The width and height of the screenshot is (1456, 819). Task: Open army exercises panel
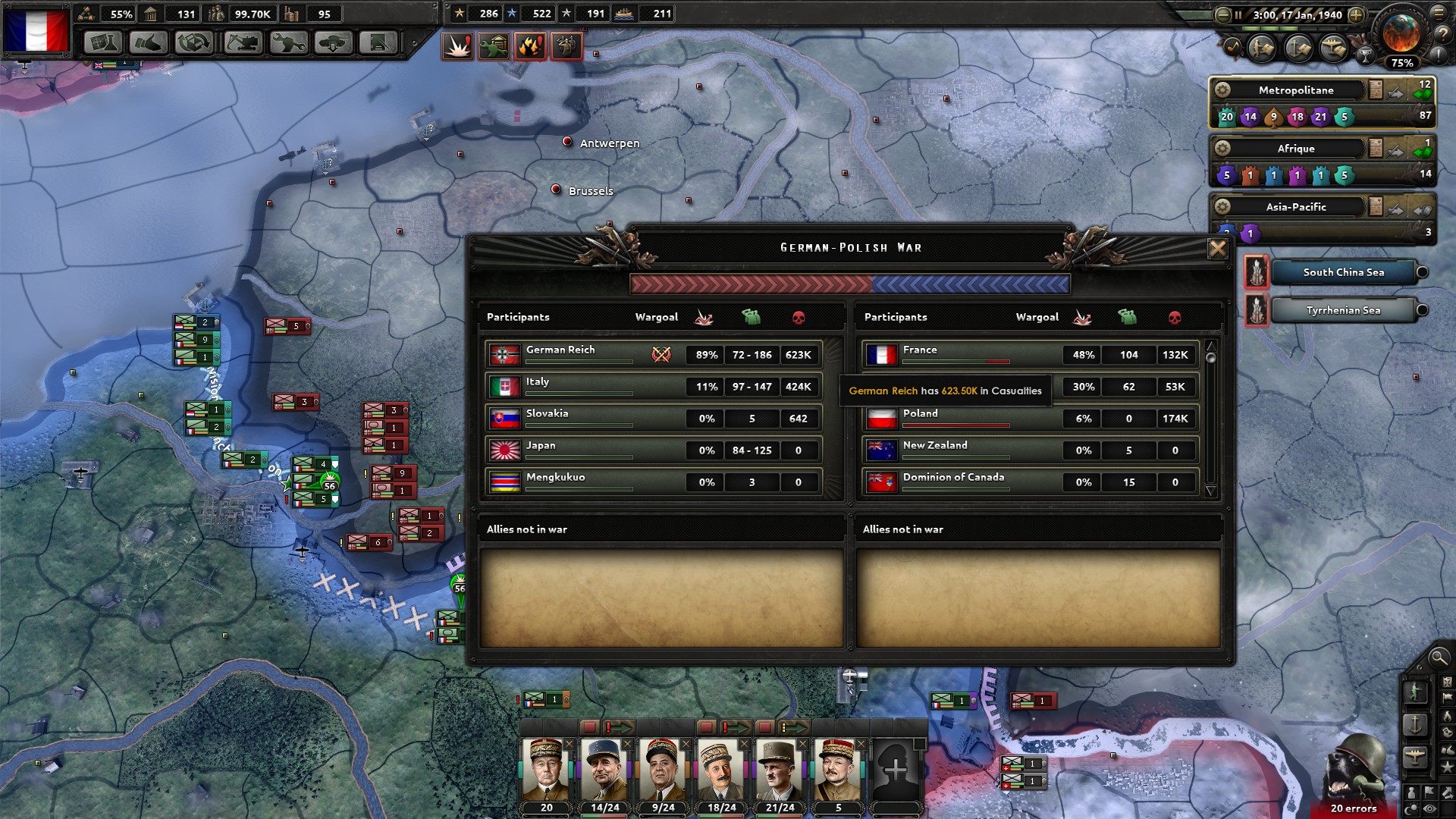coord(1263,48)
